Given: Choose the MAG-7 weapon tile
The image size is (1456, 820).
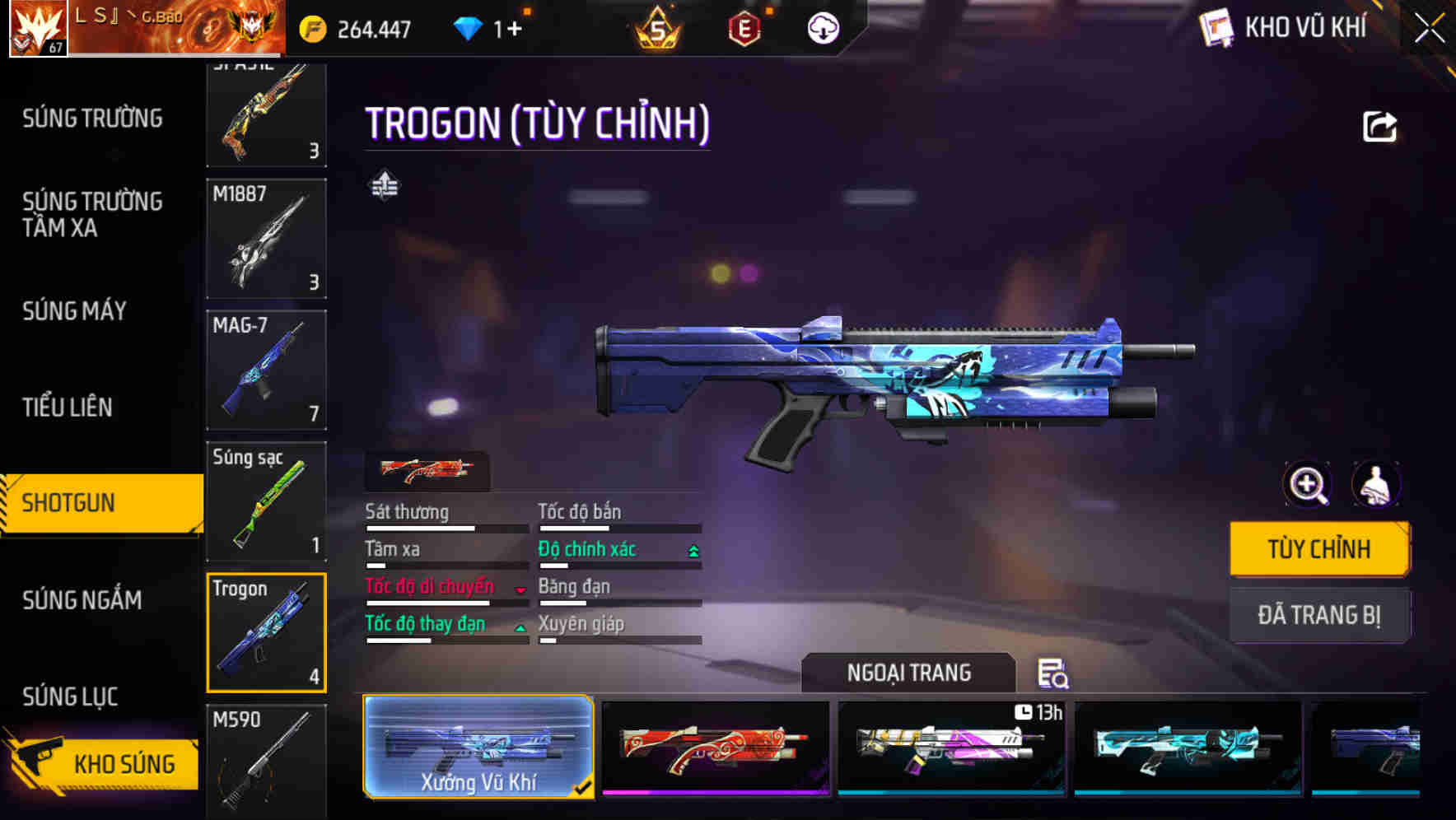Looking at the screenshot, I should (266, 370).
